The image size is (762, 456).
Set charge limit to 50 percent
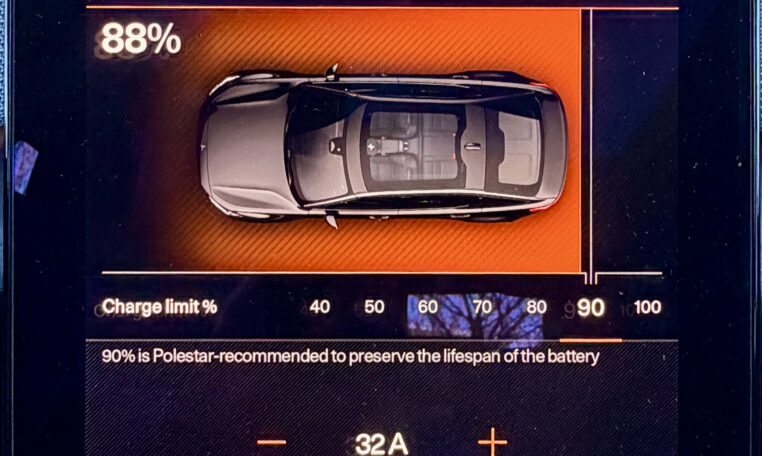pyautogui.click(x=374, y=307)
